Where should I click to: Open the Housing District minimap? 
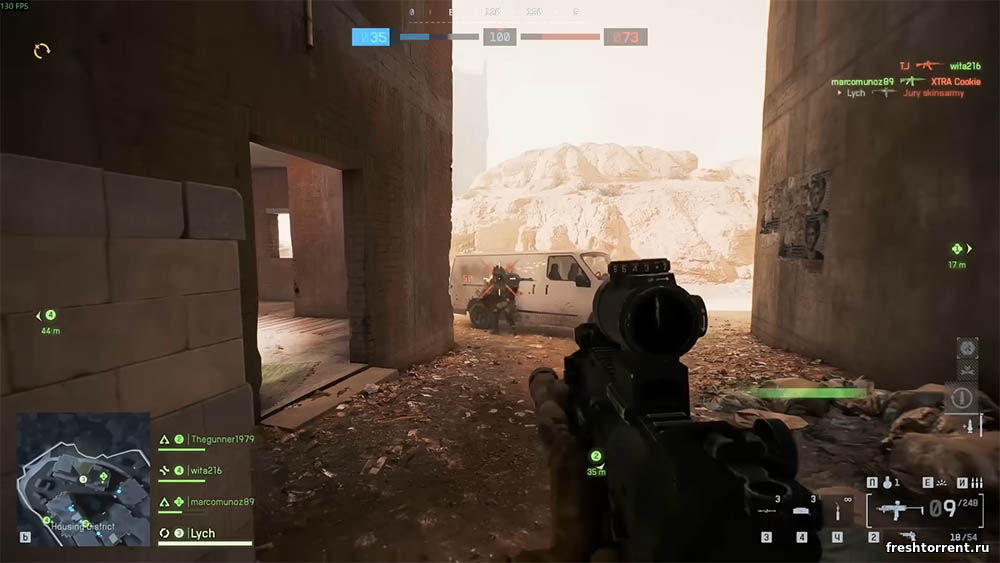(x=83, y=478)
